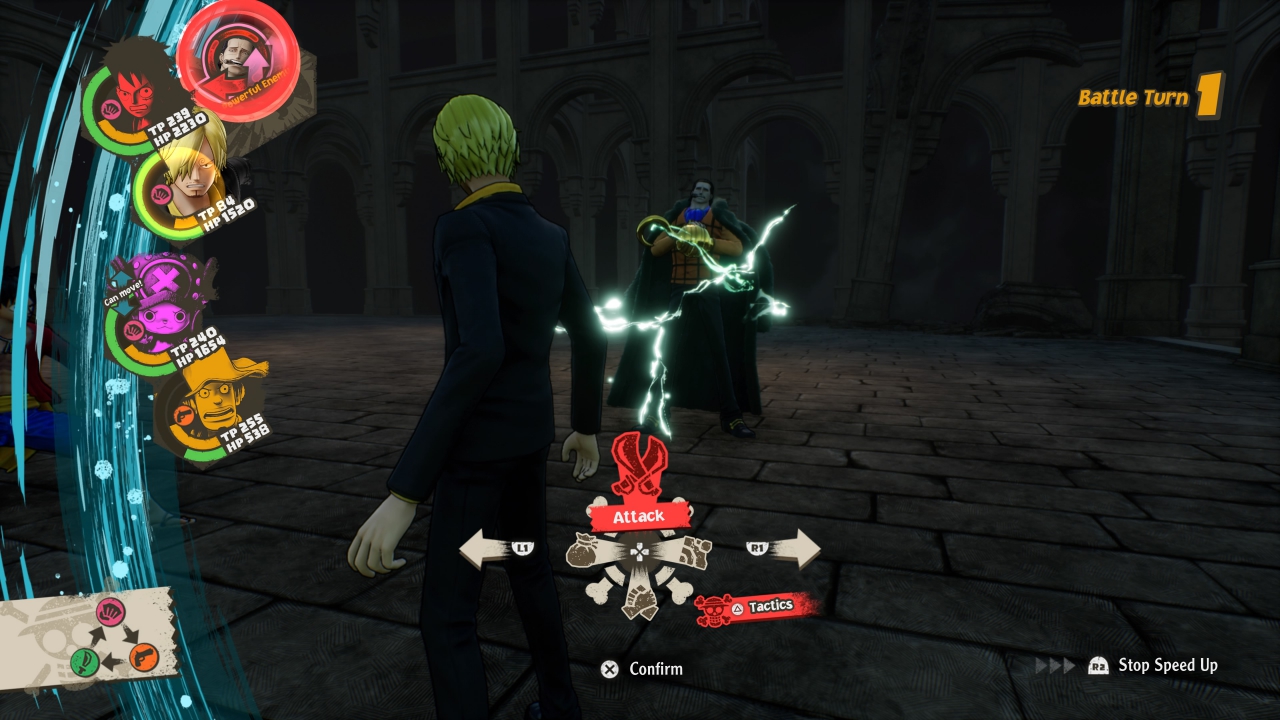View the type-advantage triangle chart

coord(116,637)
